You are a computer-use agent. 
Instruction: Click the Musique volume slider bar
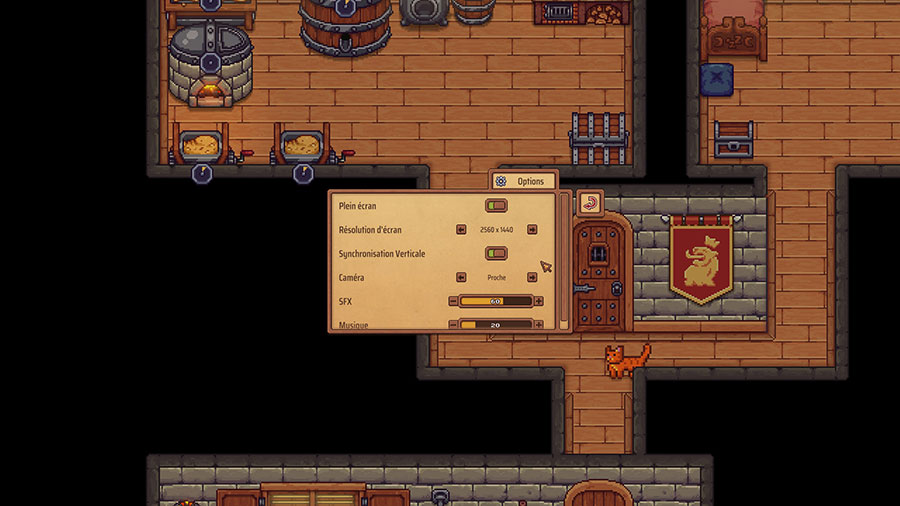496,324
